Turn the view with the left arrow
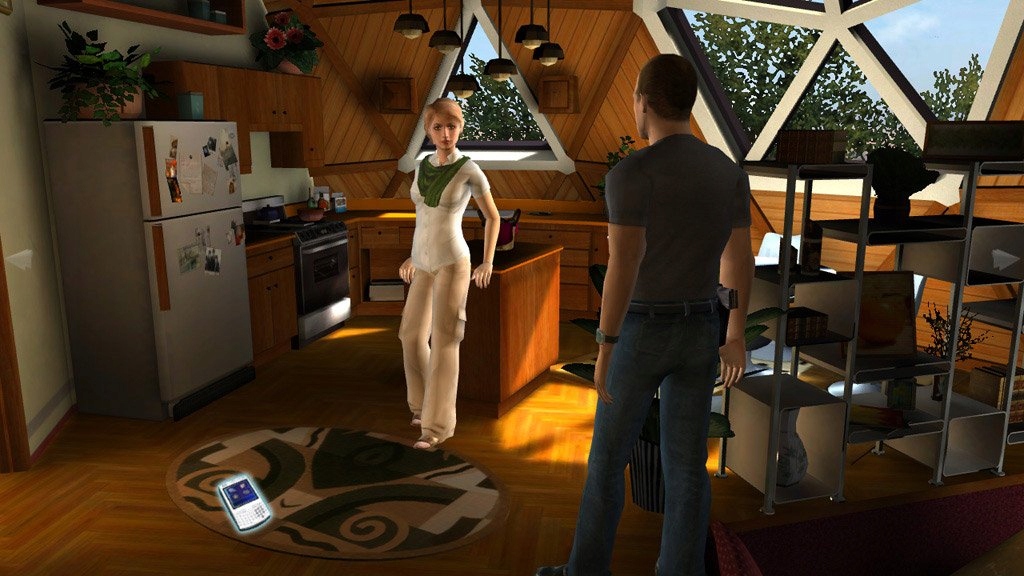This screenshot has height=576, width=1024. coord(19,260)
